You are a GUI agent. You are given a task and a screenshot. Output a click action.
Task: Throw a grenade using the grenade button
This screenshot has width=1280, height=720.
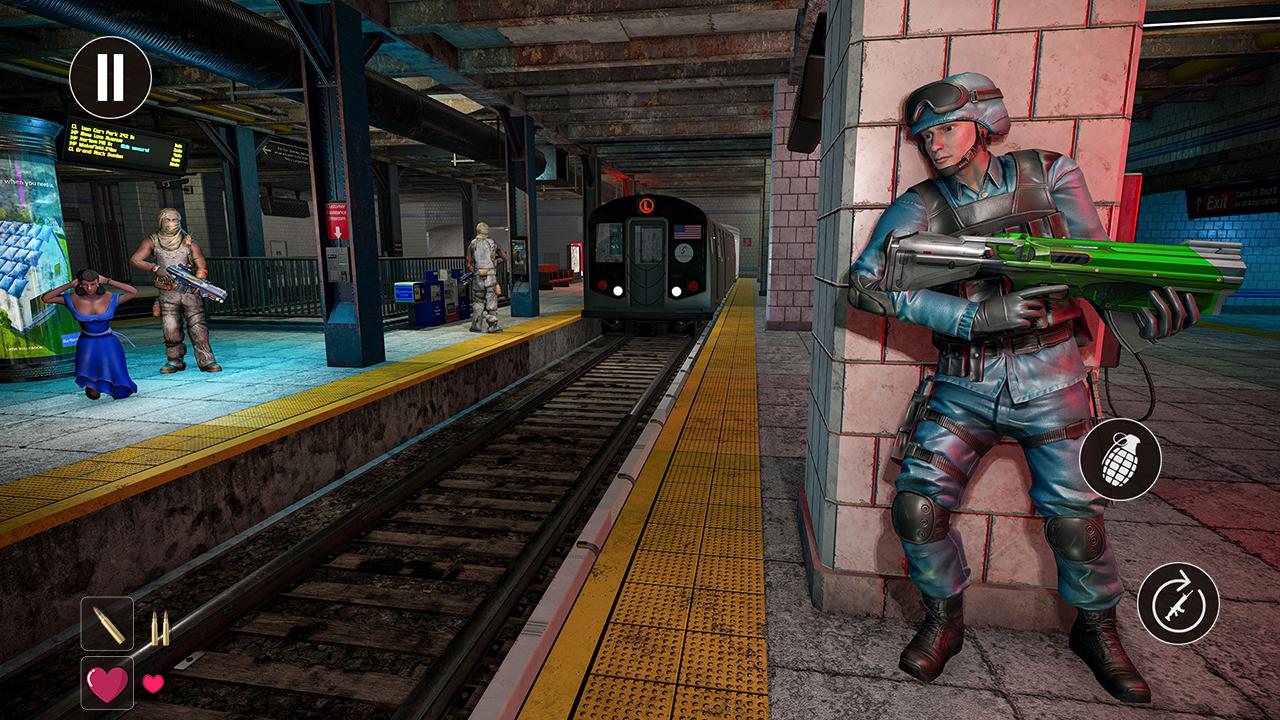[x=1120, y=459]
